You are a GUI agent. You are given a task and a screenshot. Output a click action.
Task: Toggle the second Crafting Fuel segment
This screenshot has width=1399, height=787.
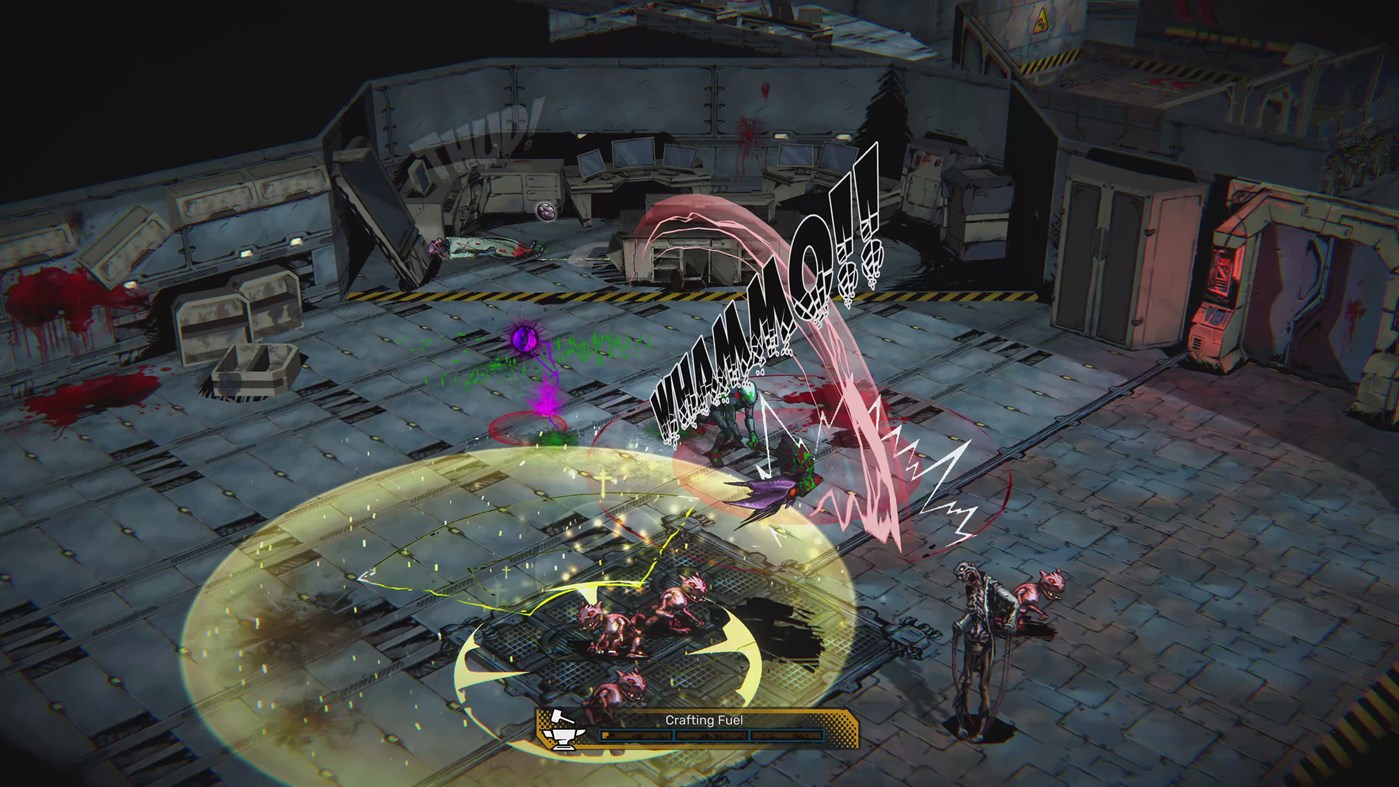(710, 734)
